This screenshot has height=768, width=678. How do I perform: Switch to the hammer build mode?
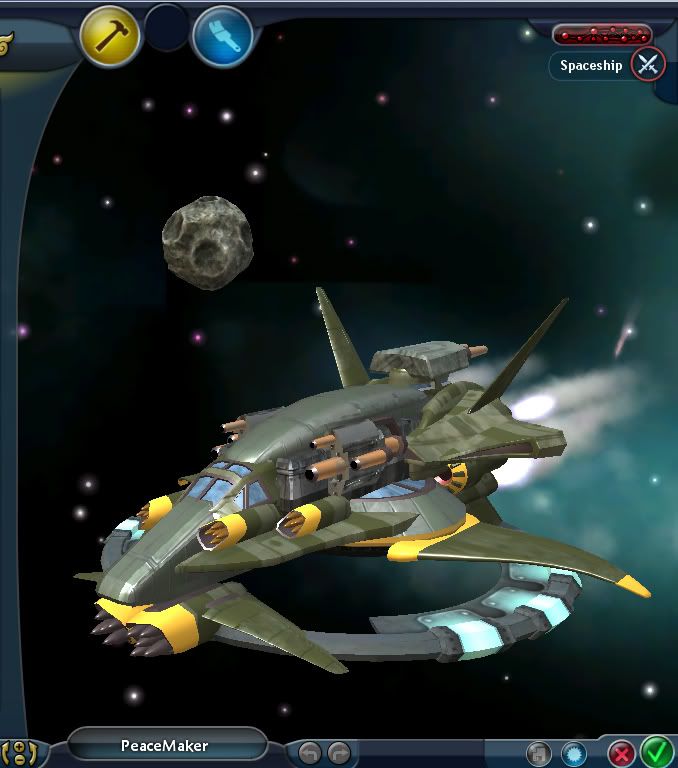(110, 37)
